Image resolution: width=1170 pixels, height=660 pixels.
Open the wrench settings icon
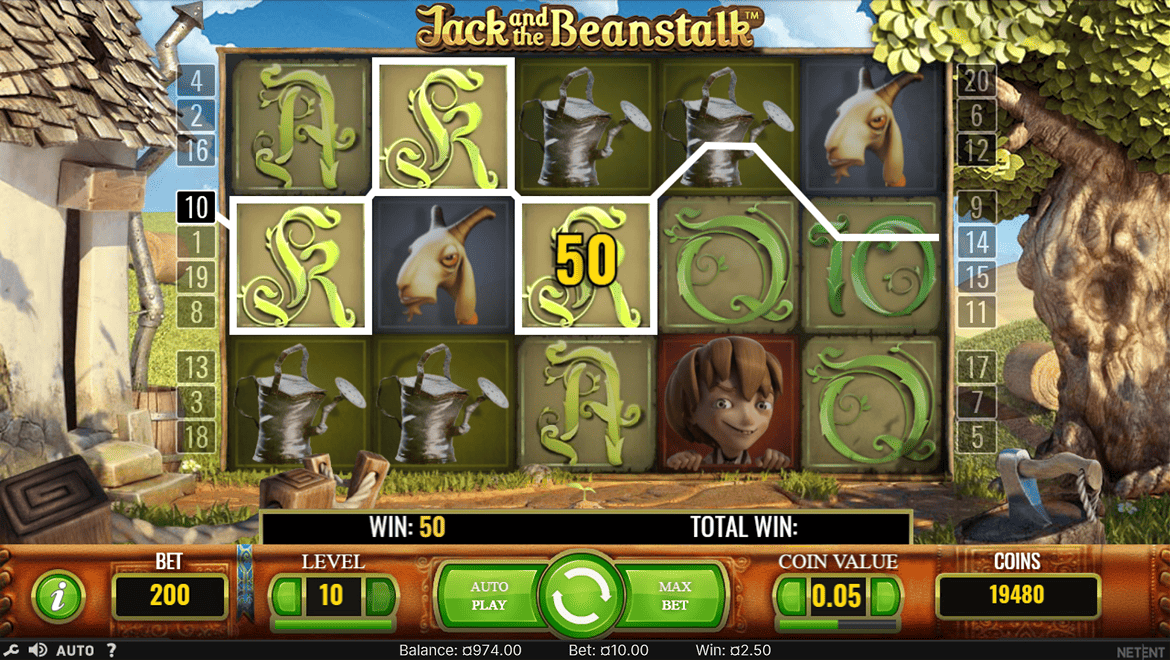(x=11, y=650)
